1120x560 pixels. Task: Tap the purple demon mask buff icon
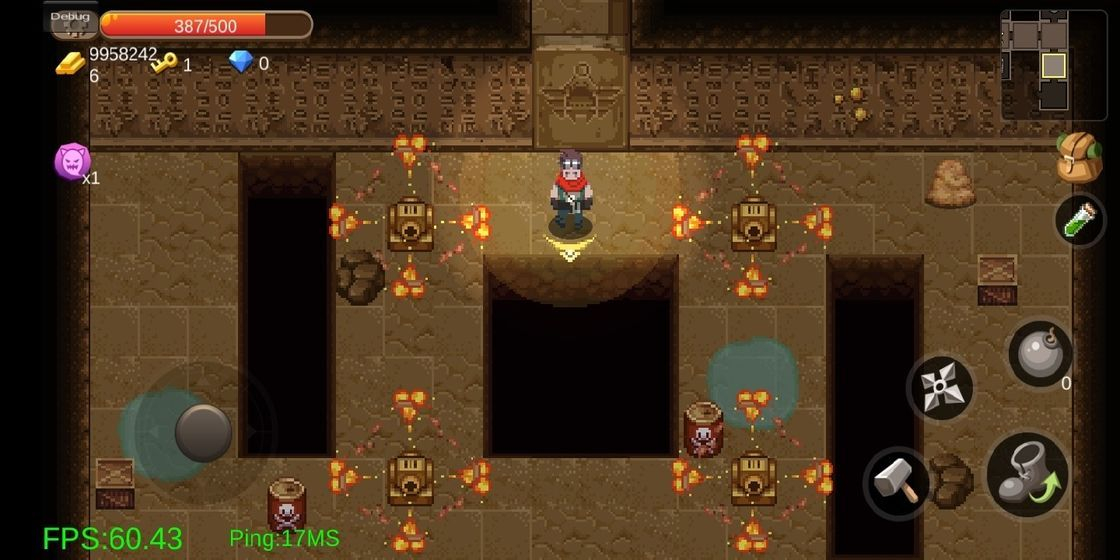[x=72, y=161]
